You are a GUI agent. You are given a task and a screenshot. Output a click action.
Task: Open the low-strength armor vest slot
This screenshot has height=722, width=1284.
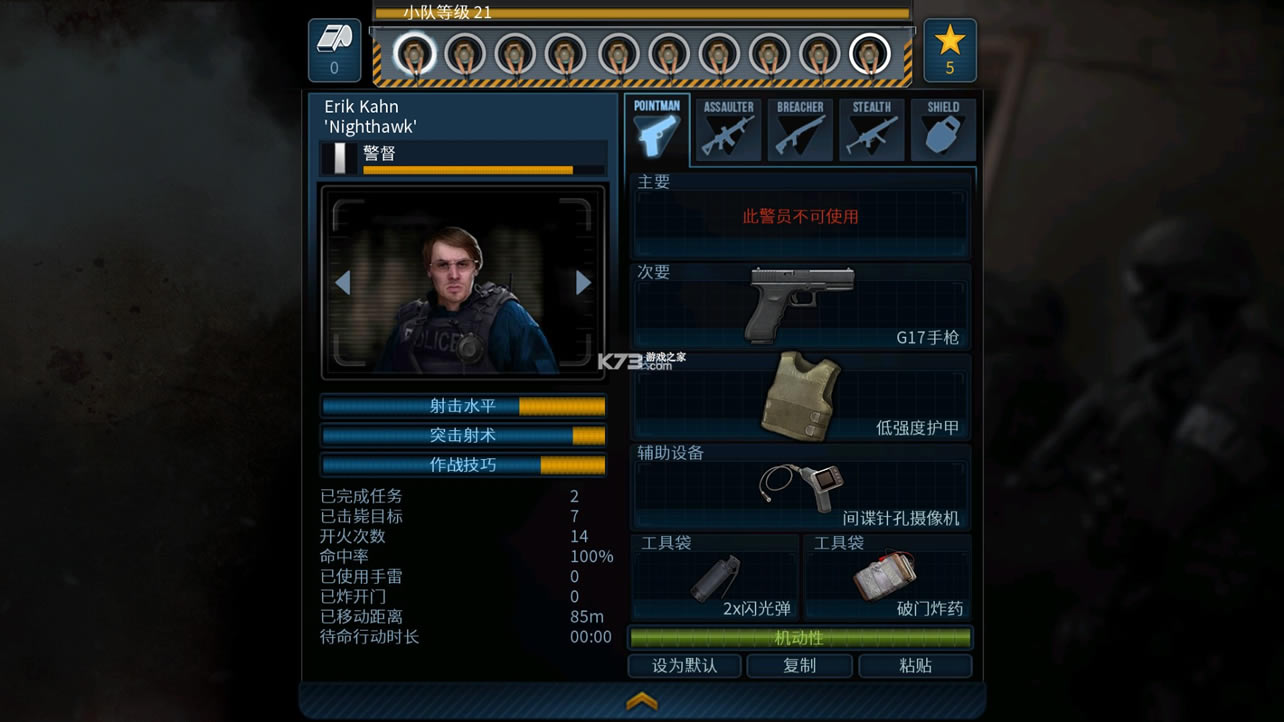801,396
